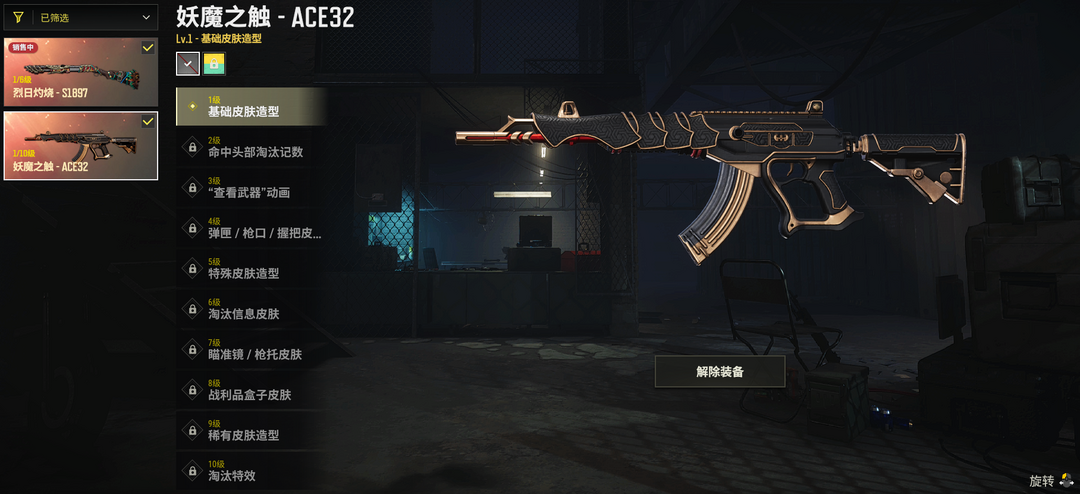The height and width of the screenshot is (494, 1080).
Task: Choose the default color variant swatch
Action: 187,64
